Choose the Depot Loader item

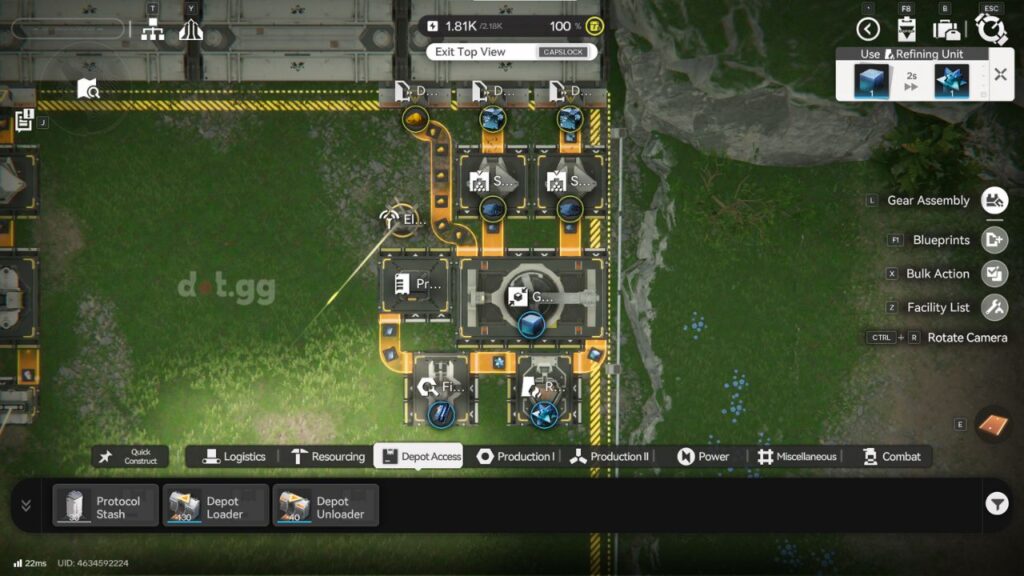(x=216, y=505)
